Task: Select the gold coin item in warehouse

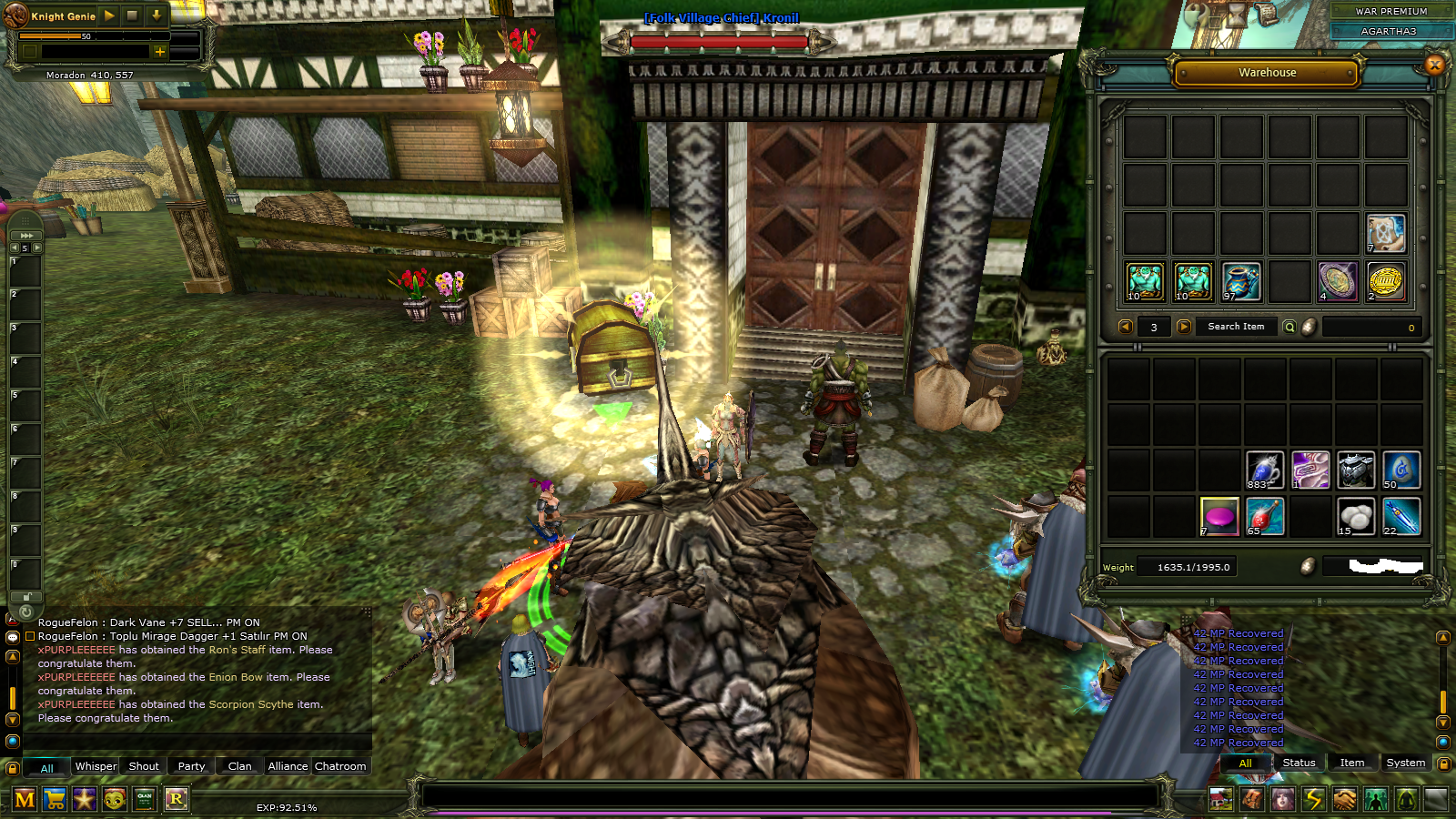Action: click(1385, 281)
